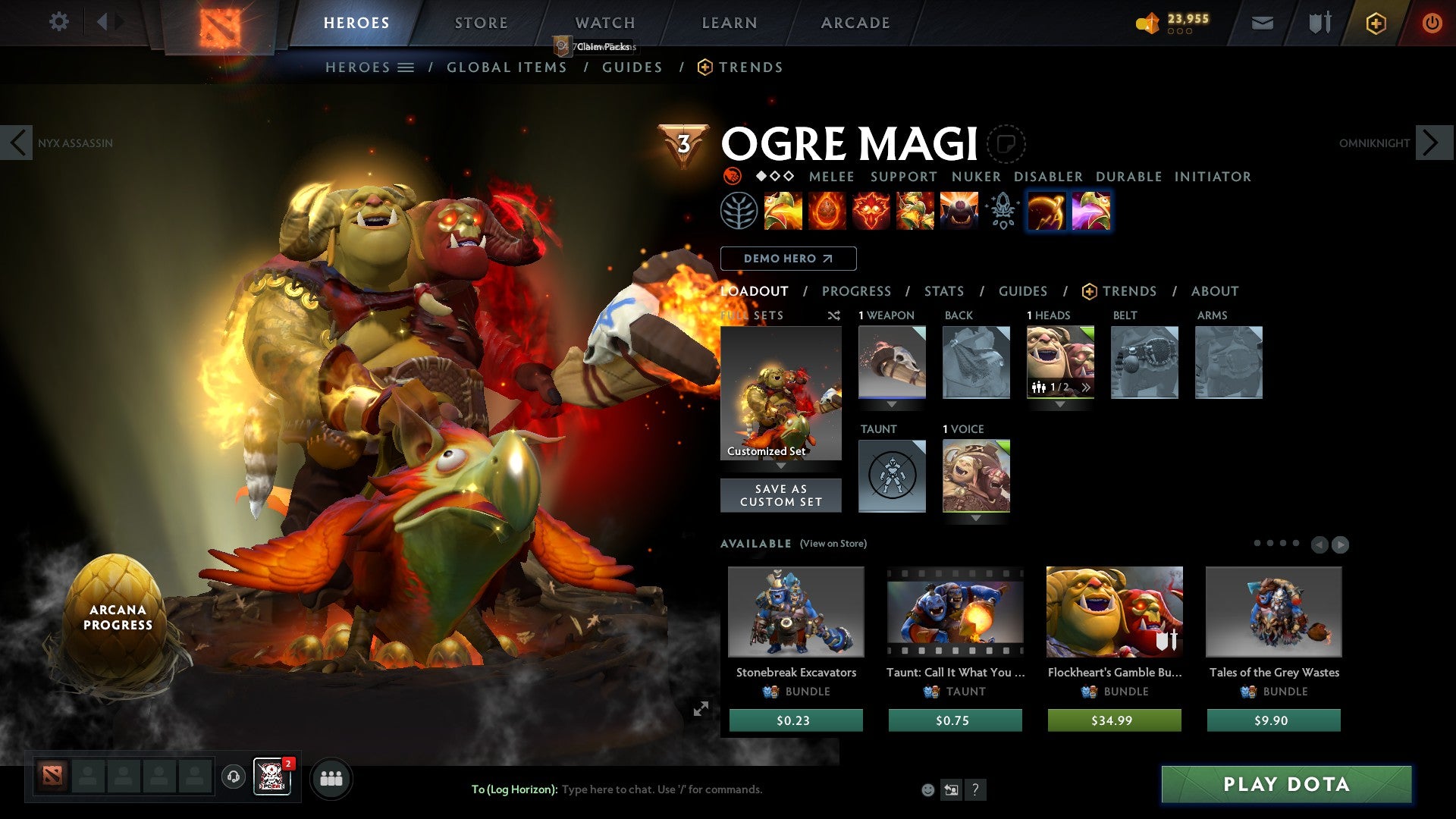Screen dimensions: 1456x819
Task: Click the mail inbox icon in top bar
Action: (1263, 23)
